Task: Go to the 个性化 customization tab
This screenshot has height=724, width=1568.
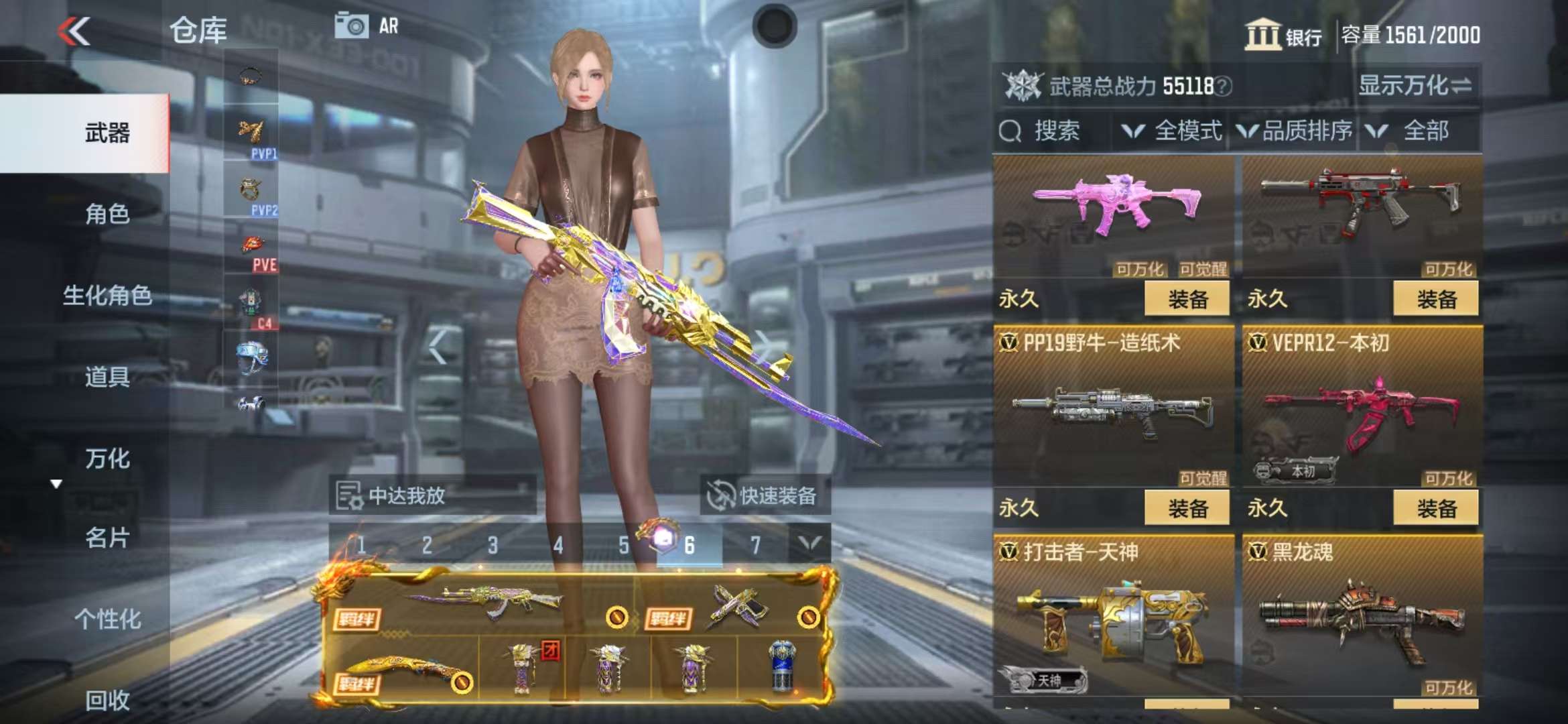Action: 107,619
